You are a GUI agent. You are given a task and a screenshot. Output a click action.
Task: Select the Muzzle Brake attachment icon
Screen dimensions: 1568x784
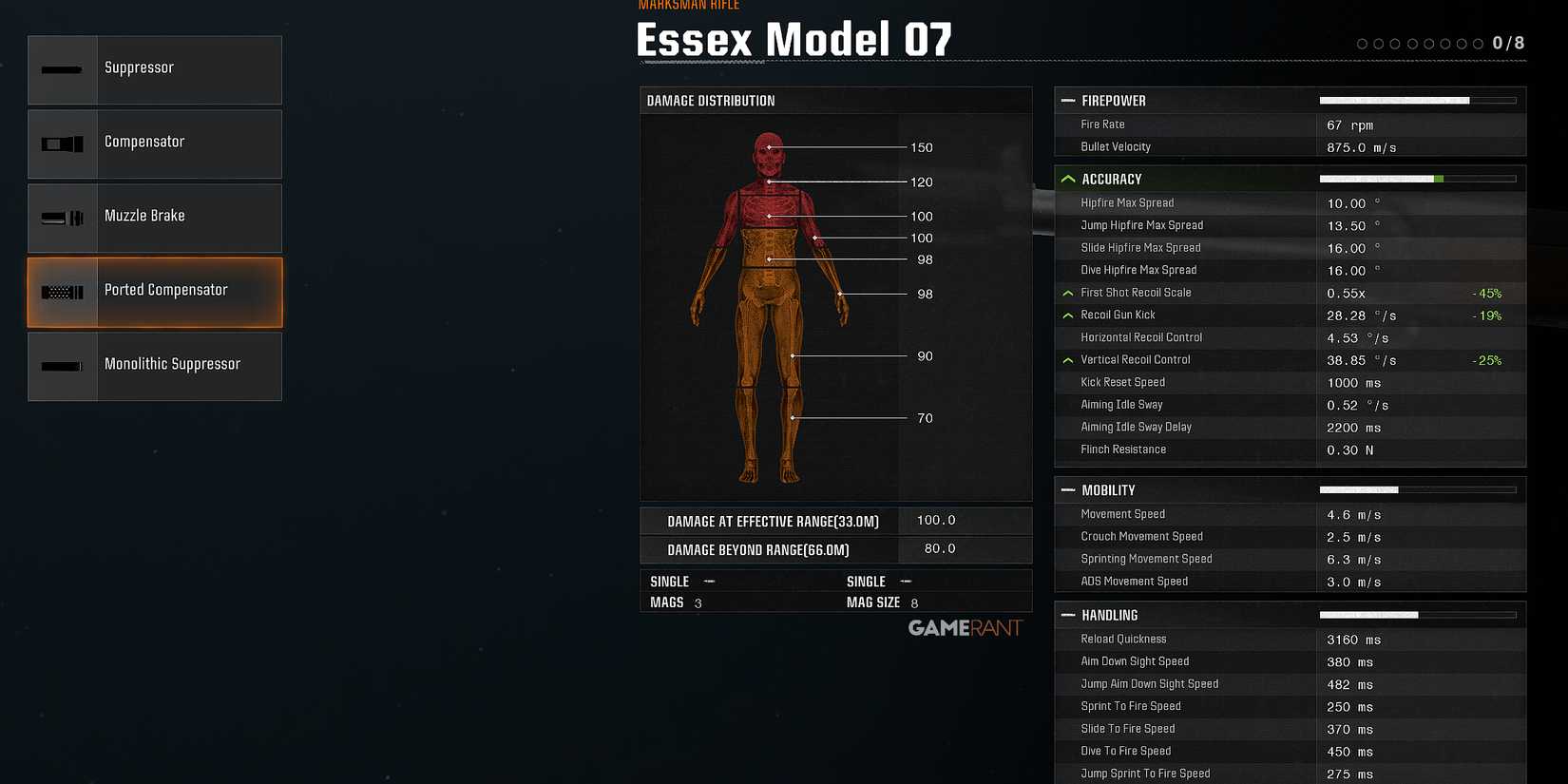point(62,217)
